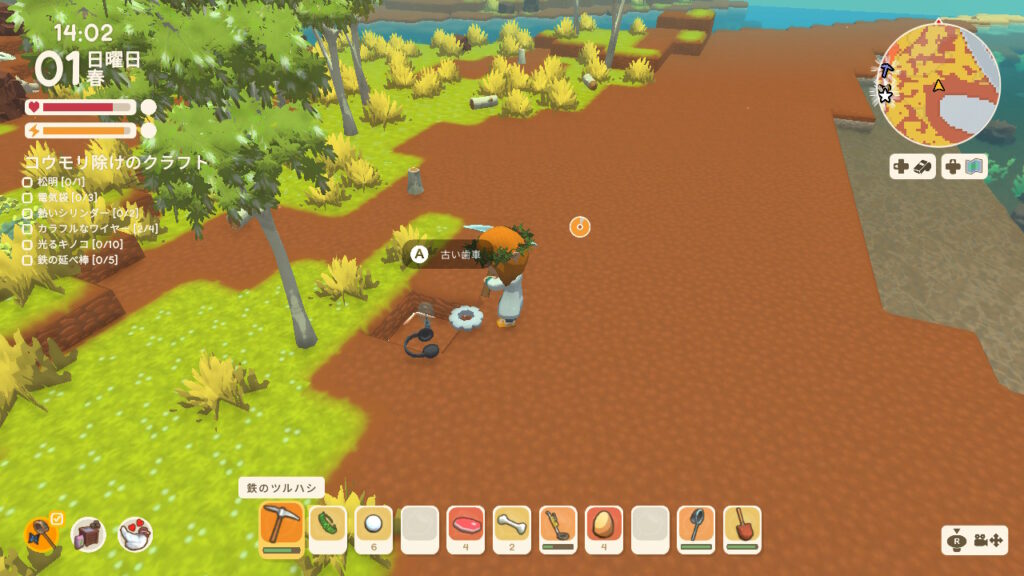Open the chicken with hearts icon
The image size is (1024, 576).
coord(135,535)
